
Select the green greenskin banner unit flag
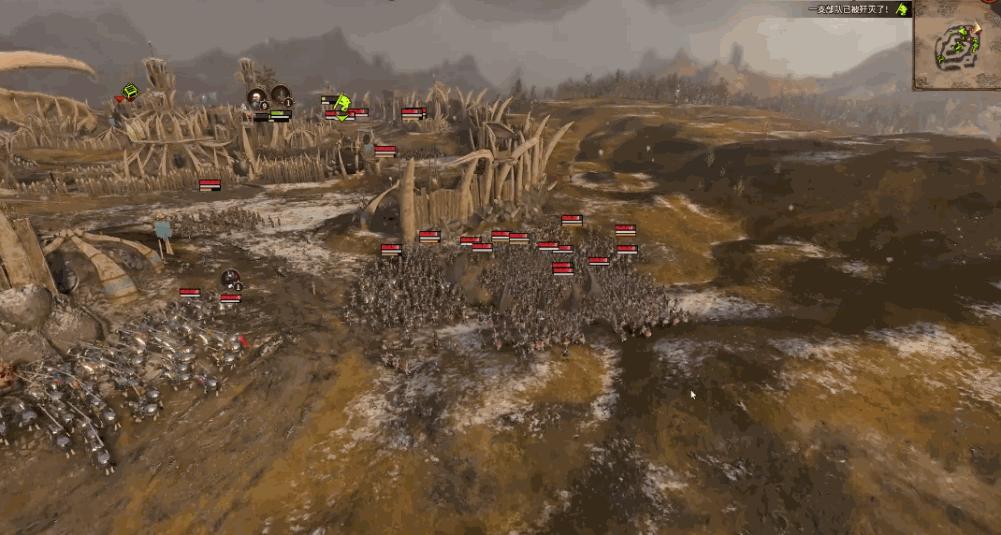pos(342,105)
